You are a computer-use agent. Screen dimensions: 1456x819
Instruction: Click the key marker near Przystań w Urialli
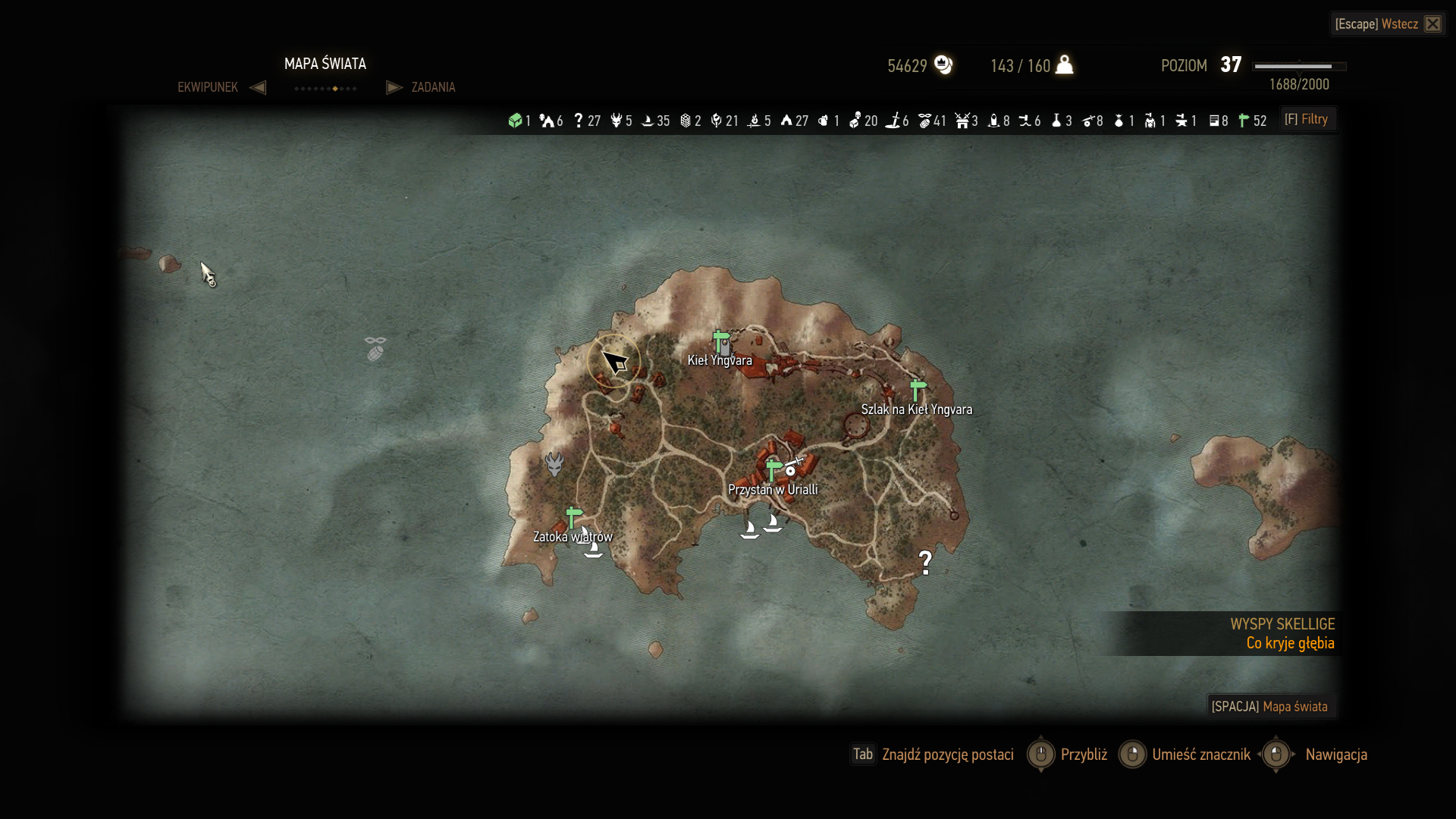[x=792, y=466]
